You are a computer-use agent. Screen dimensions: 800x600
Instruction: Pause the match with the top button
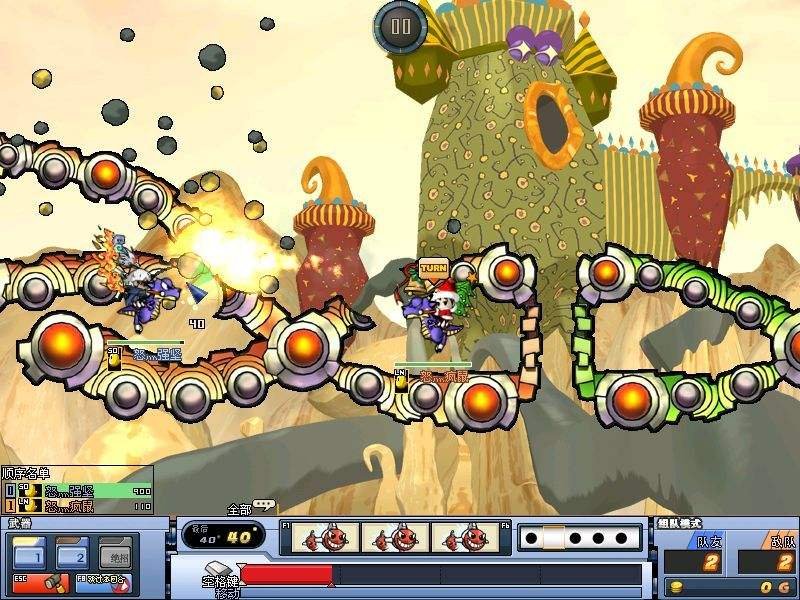pos(399,25)
